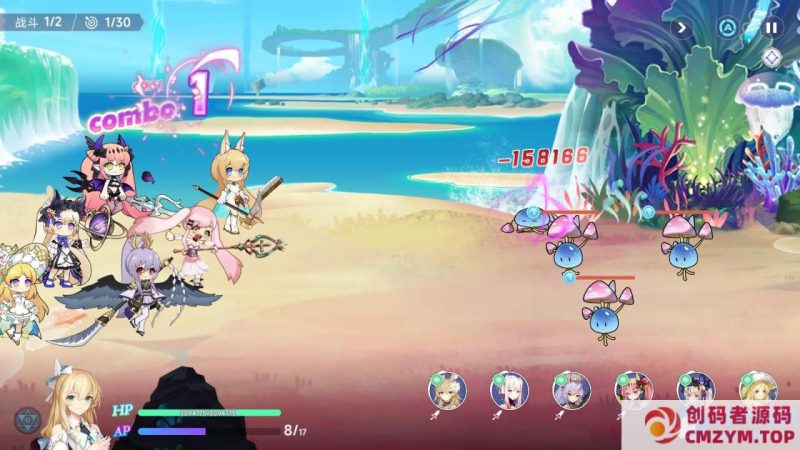This screenshot has height=450, width=800.
Task: Tap the diamond icon below pause
Action: tap(771, 58)
